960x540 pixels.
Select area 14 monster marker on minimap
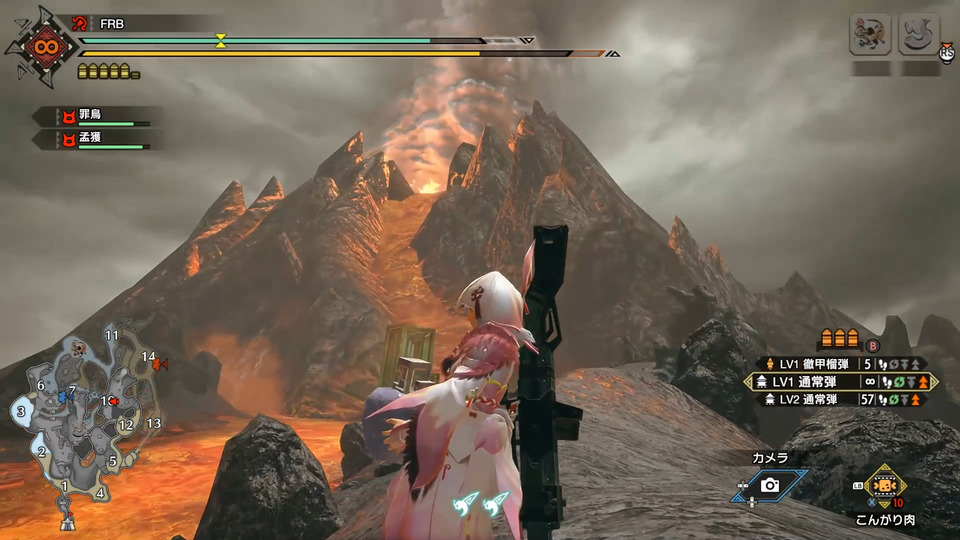tap(161, 365)
